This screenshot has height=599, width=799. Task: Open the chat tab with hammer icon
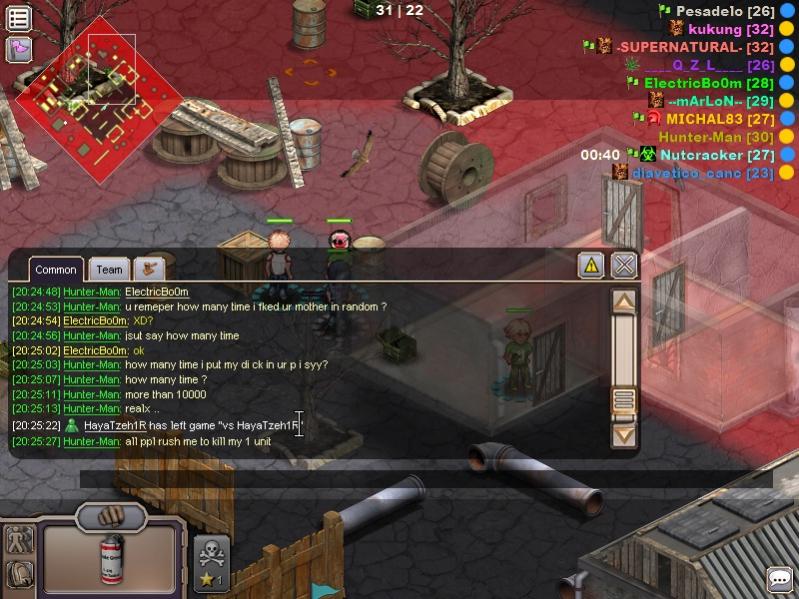click(x=150, y=268)
